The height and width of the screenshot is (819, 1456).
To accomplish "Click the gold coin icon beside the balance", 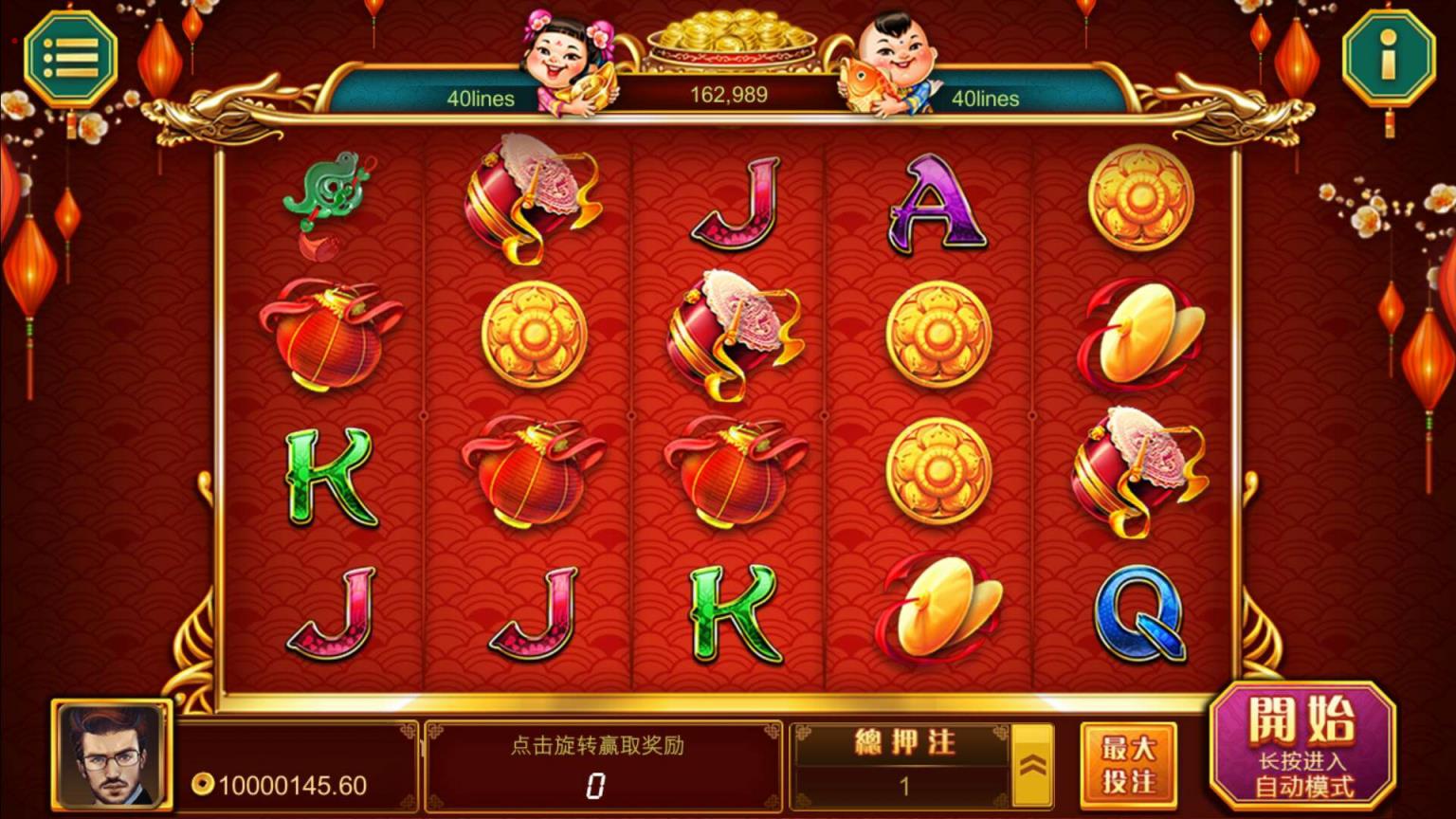I will tap(204, 784).
